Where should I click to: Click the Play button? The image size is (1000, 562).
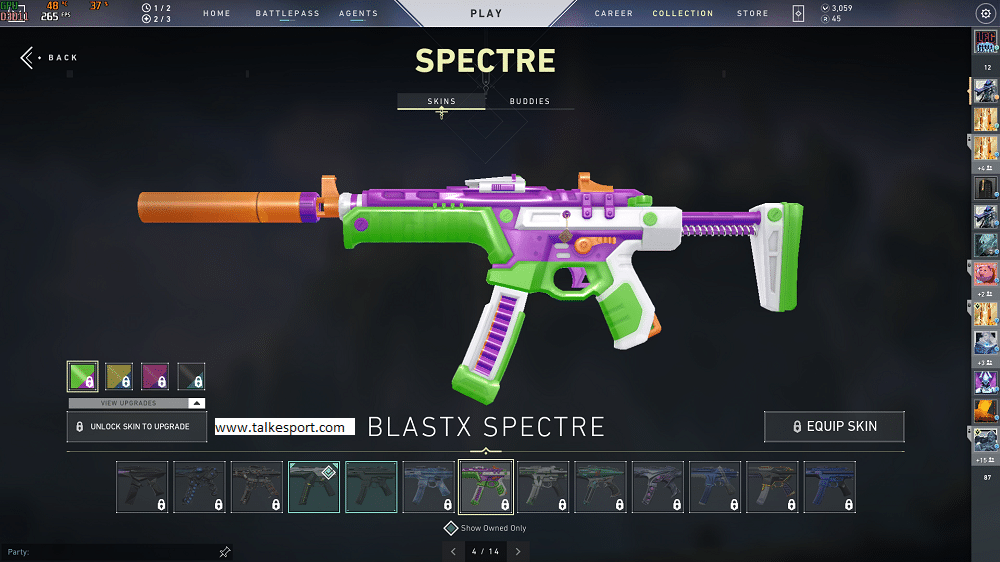click(x=486, y=14)
